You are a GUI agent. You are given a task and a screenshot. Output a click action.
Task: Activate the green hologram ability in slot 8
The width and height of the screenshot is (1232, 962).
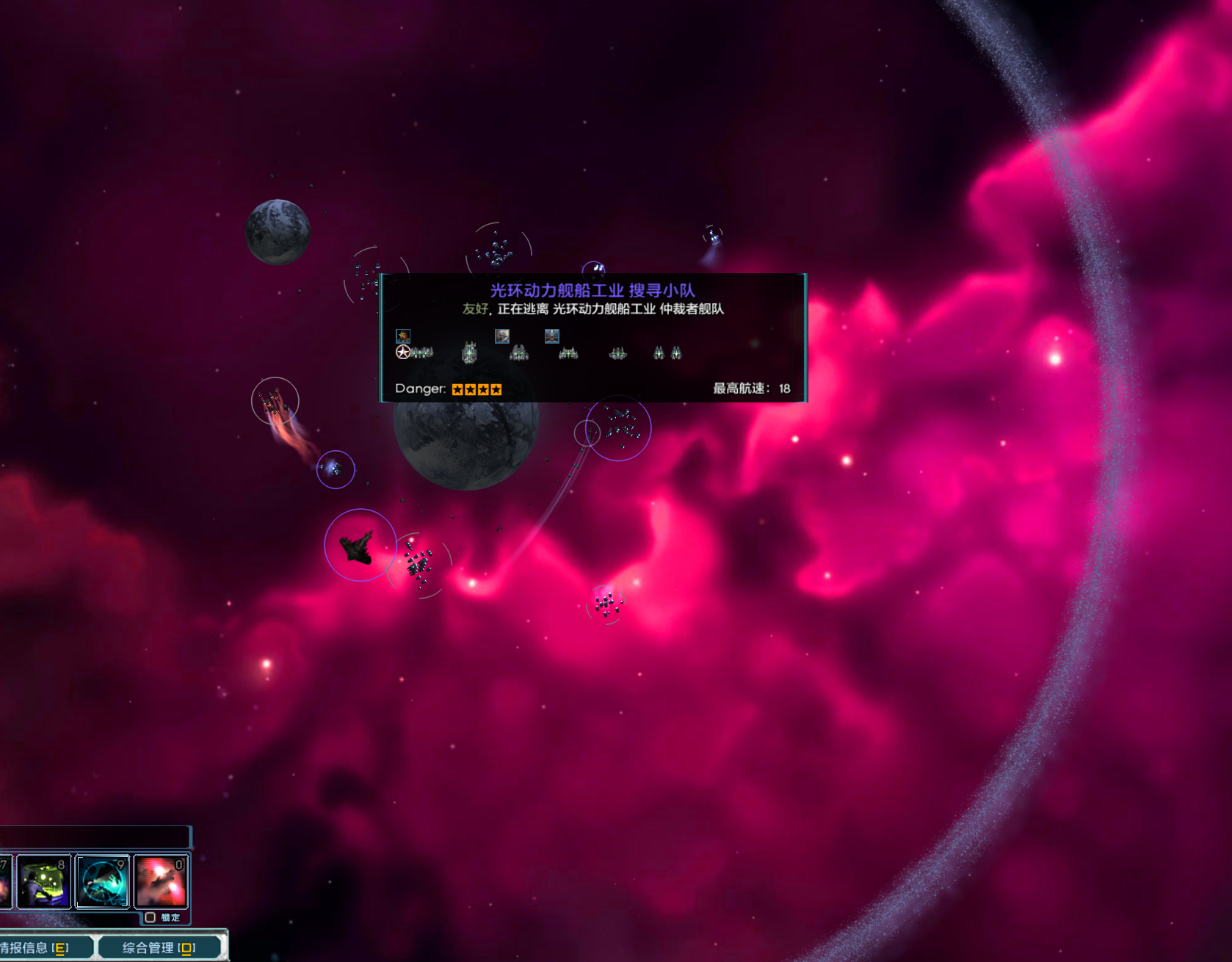tap(44, 882)
